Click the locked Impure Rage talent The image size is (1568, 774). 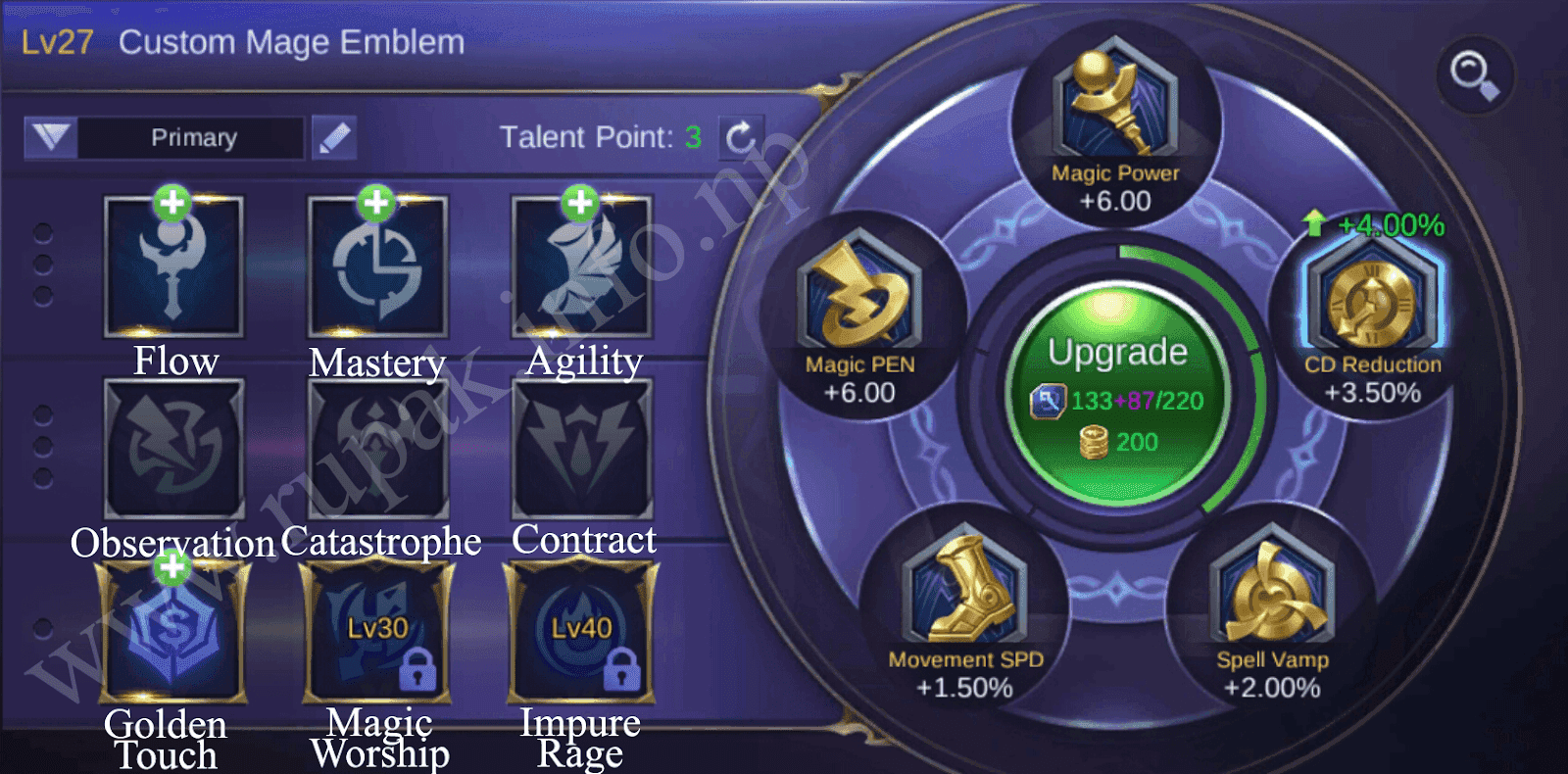pos(581,632)
